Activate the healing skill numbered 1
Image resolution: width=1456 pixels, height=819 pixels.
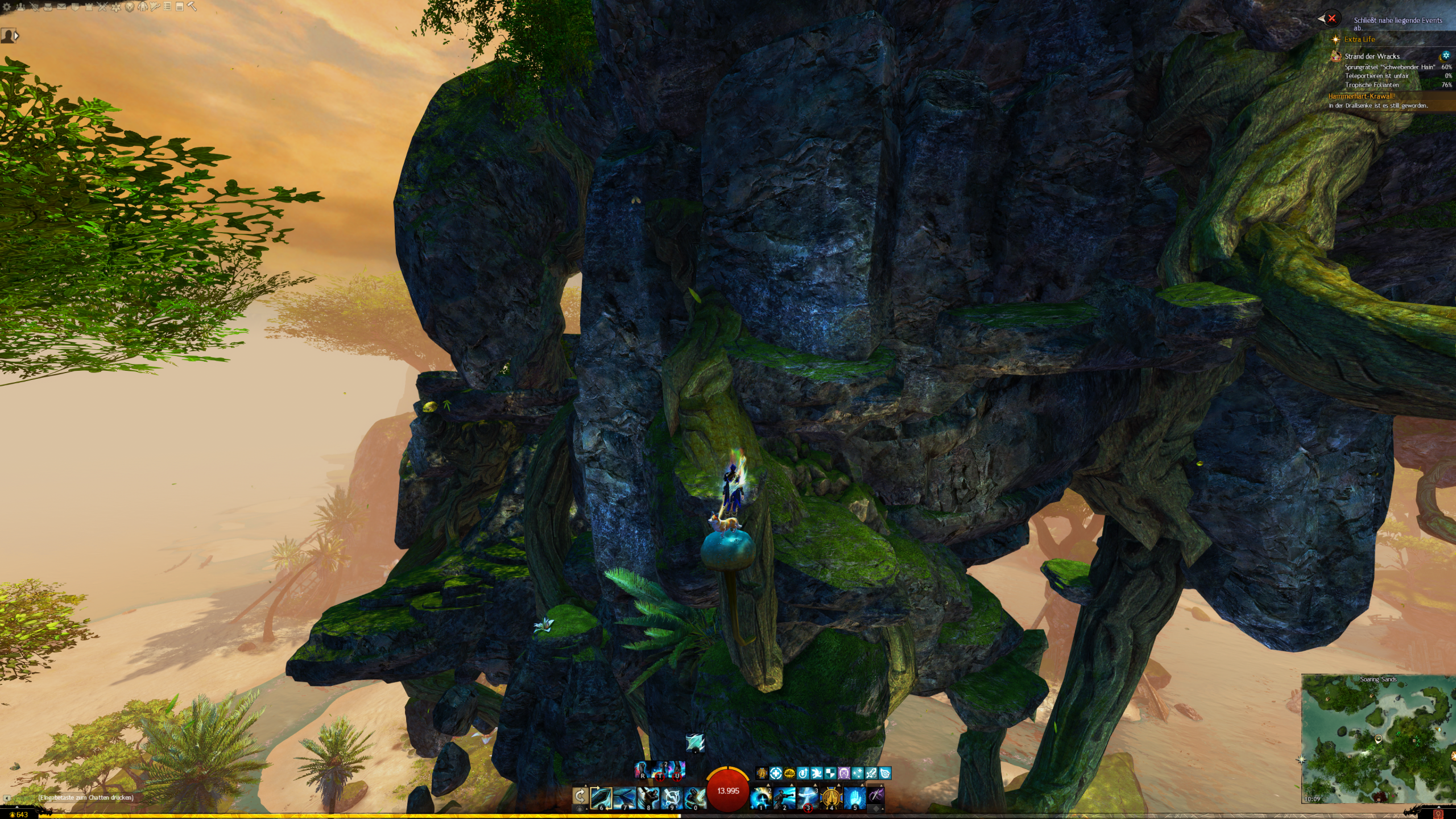761,797
